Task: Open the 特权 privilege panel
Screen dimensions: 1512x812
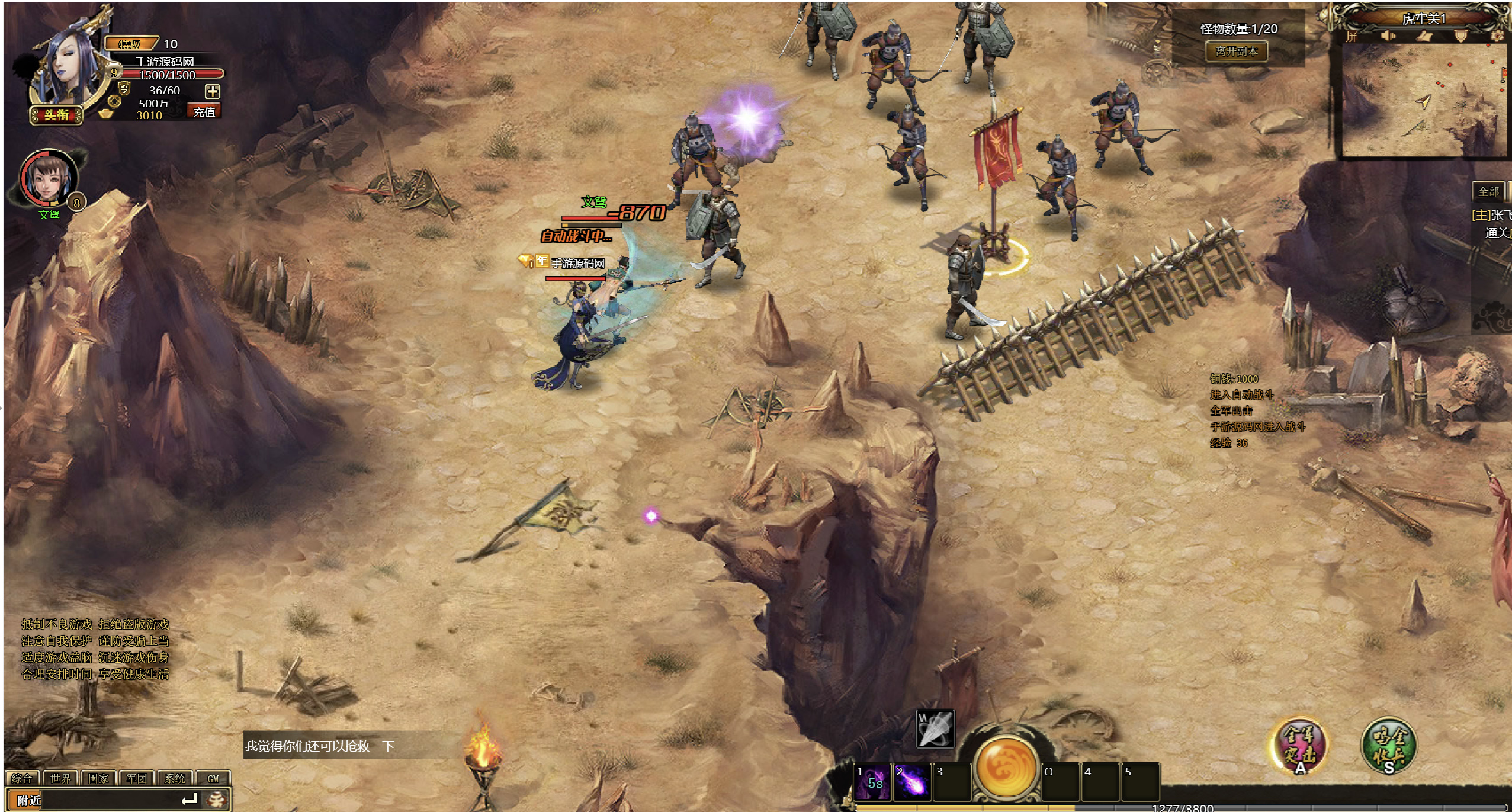Action: (x=131, y=44)
